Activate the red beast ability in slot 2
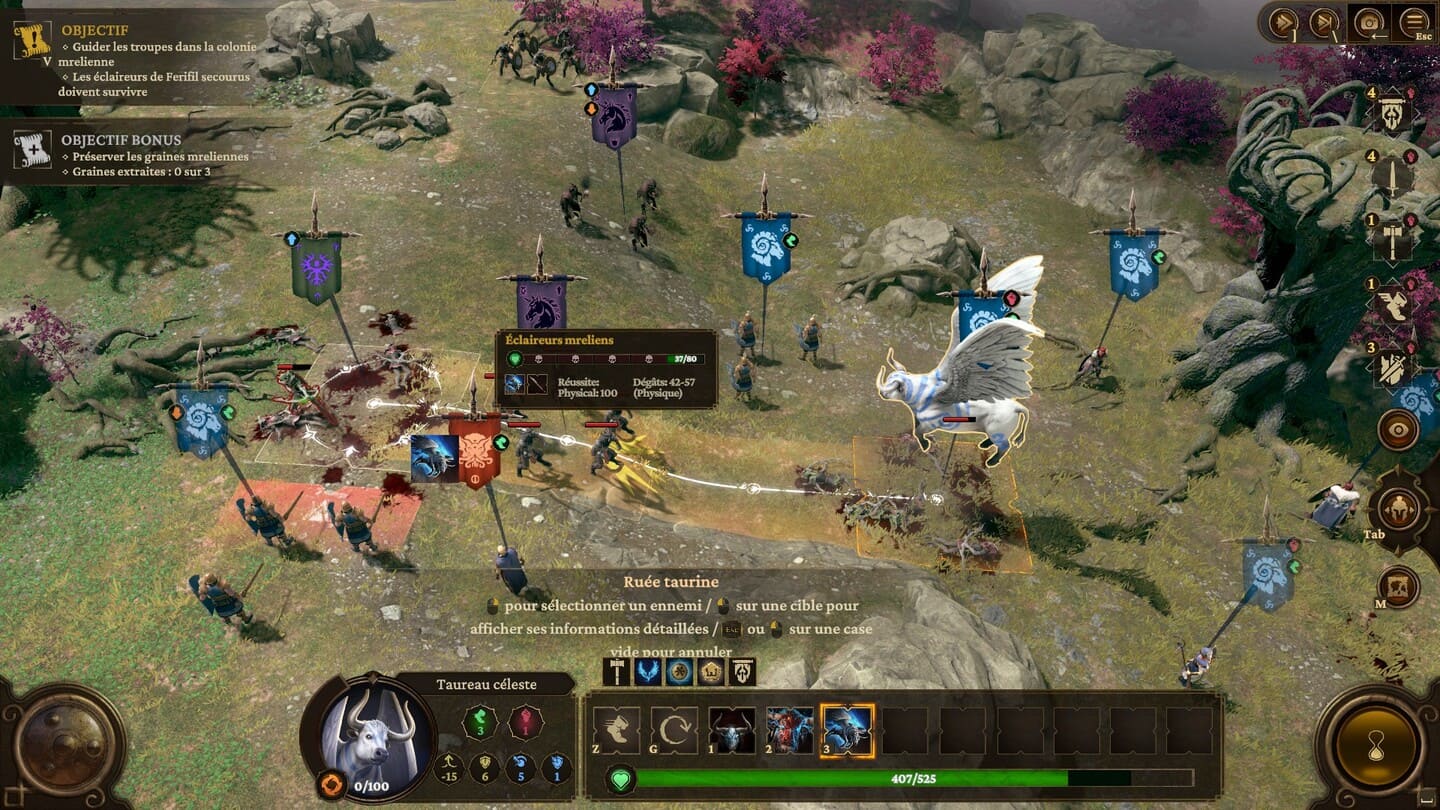 click(790, 730)
